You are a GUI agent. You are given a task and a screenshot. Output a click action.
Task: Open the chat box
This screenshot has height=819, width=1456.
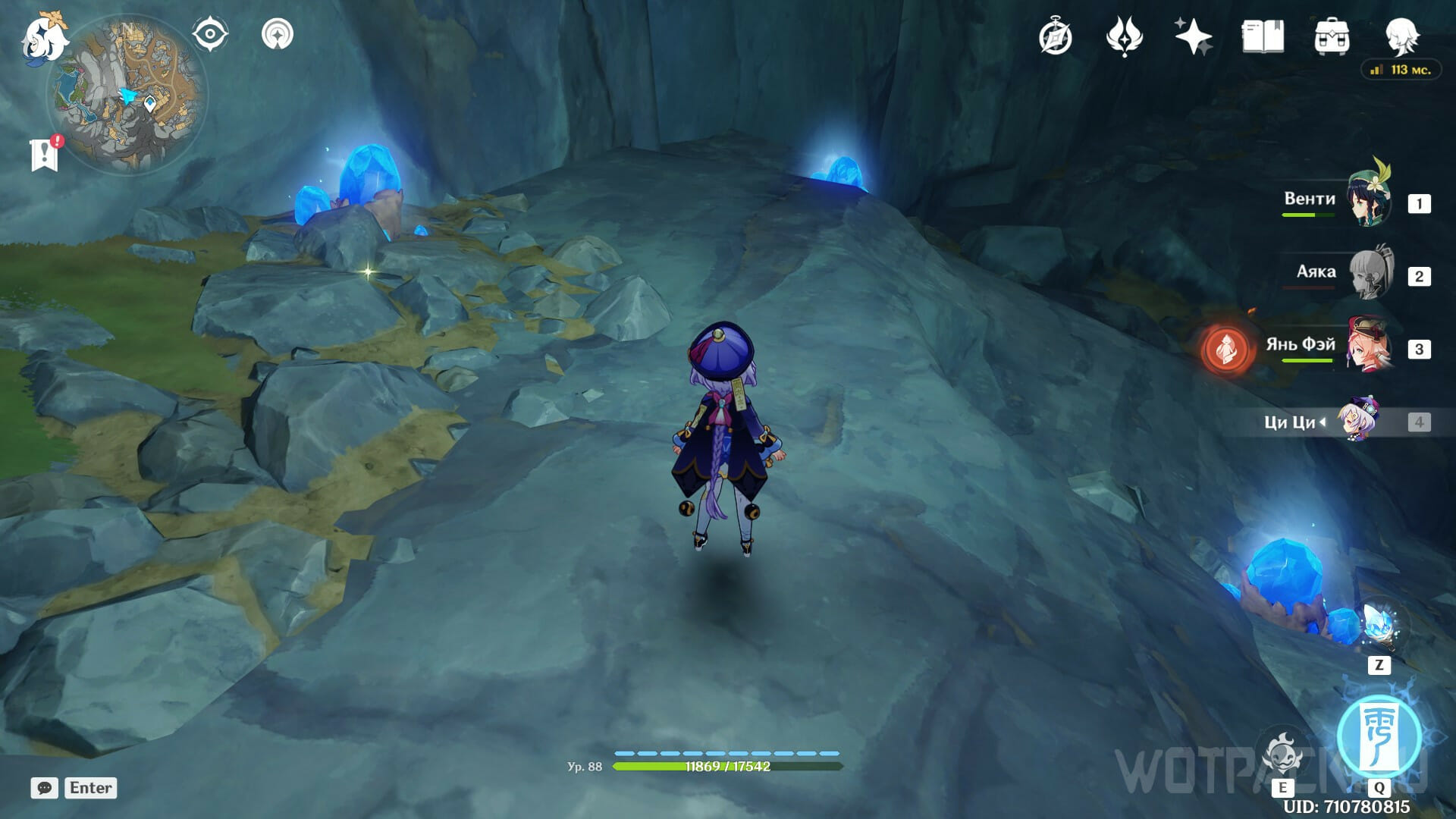[45, 788]
